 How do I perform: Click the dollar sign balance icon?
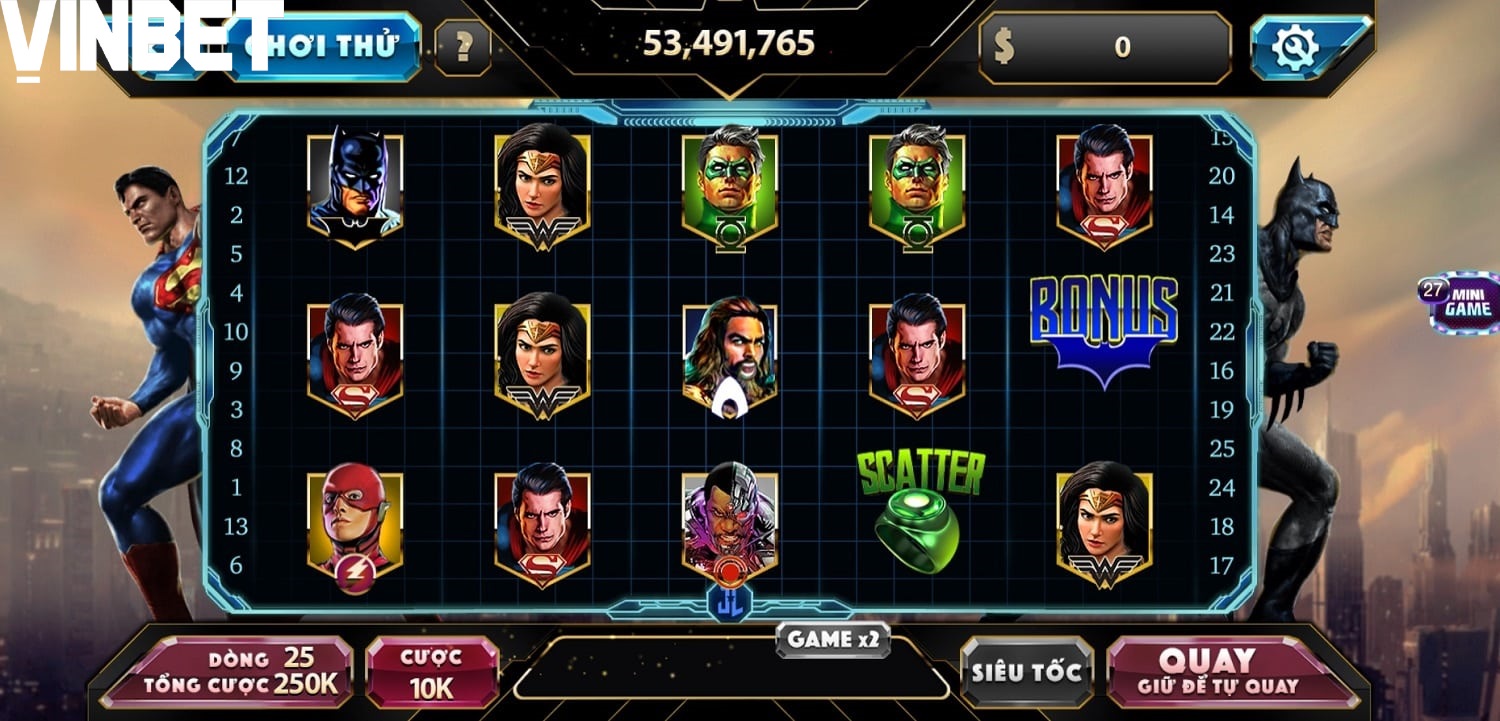point(1003,44)
